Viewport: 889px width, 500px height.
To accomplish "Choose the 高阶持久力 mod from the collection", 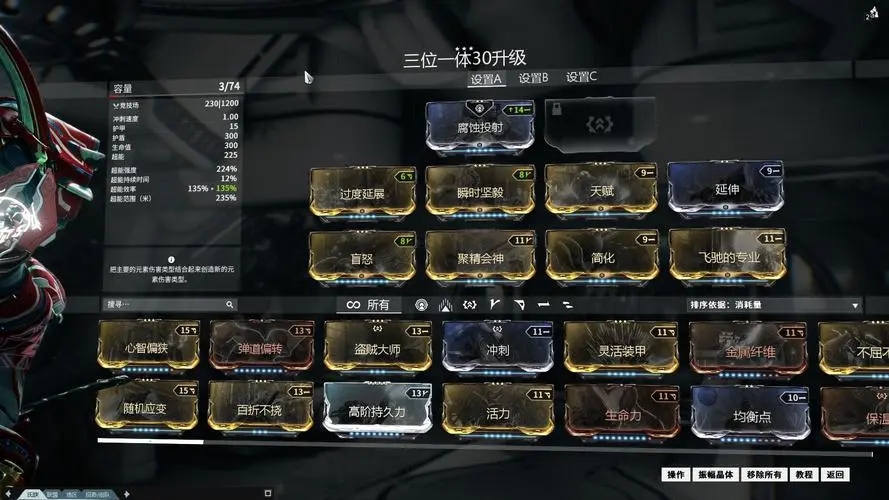I will click(x=377, y=410).
